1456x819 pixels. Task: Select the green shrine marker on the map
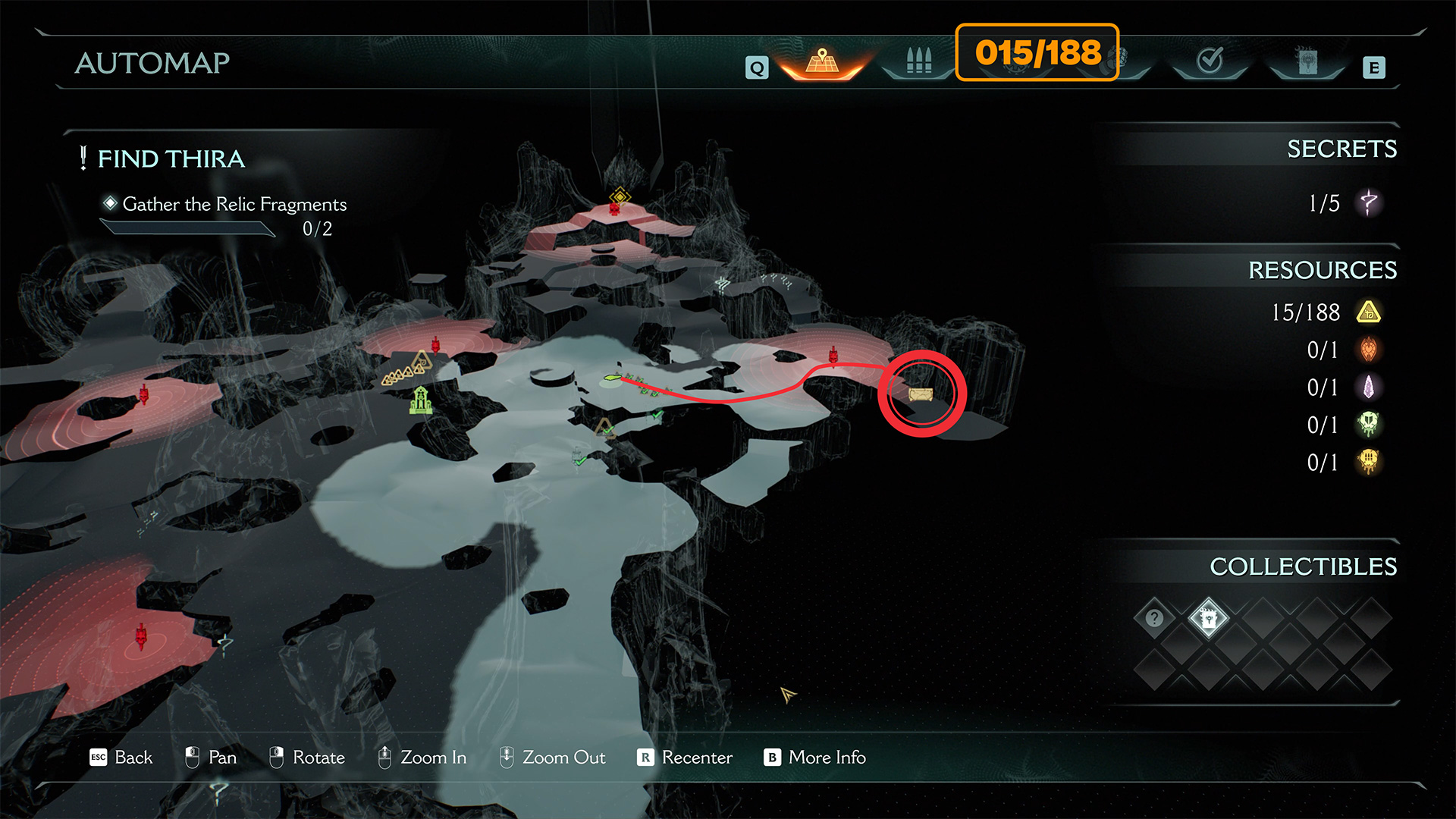pyautogui.click(x=421, y=400)
